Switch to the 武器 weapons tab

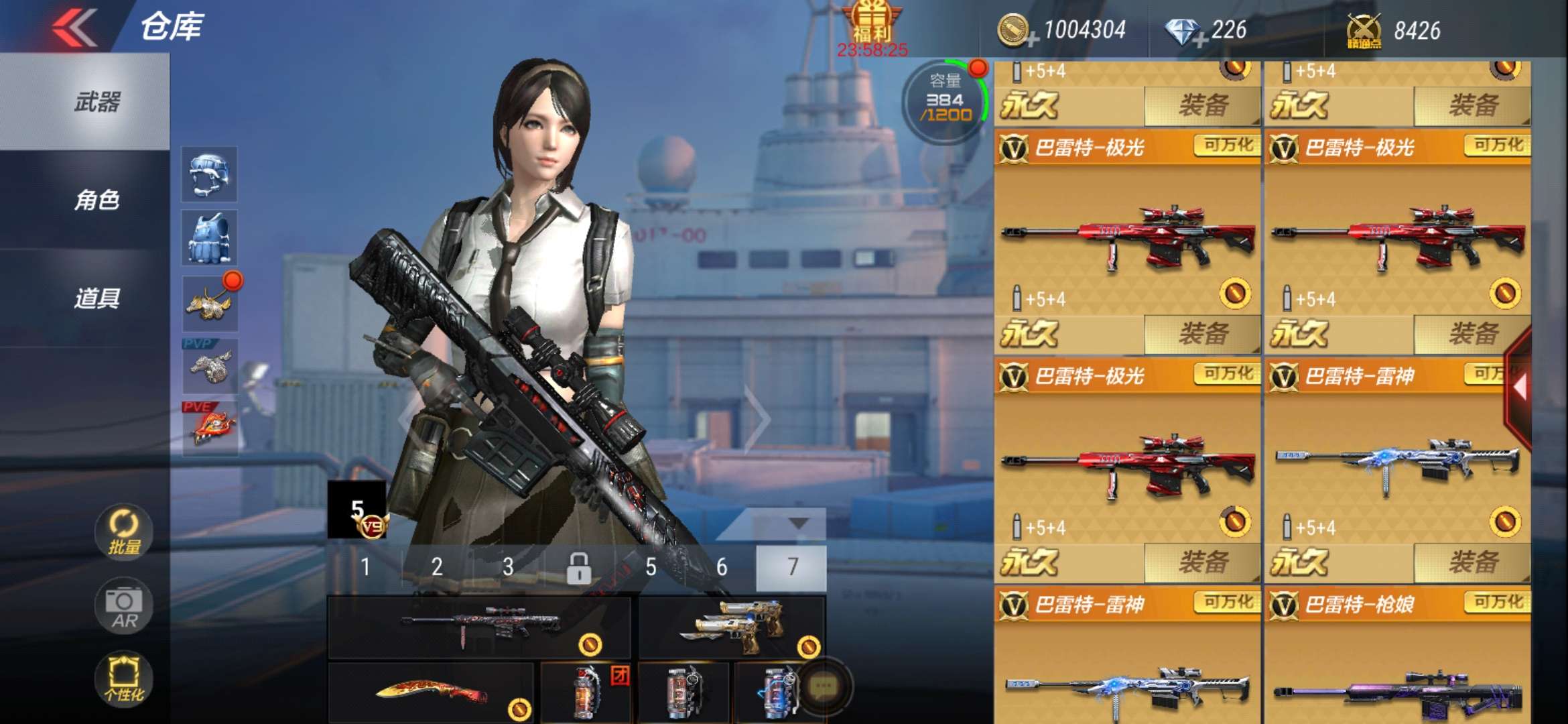(x=97, y=103)
